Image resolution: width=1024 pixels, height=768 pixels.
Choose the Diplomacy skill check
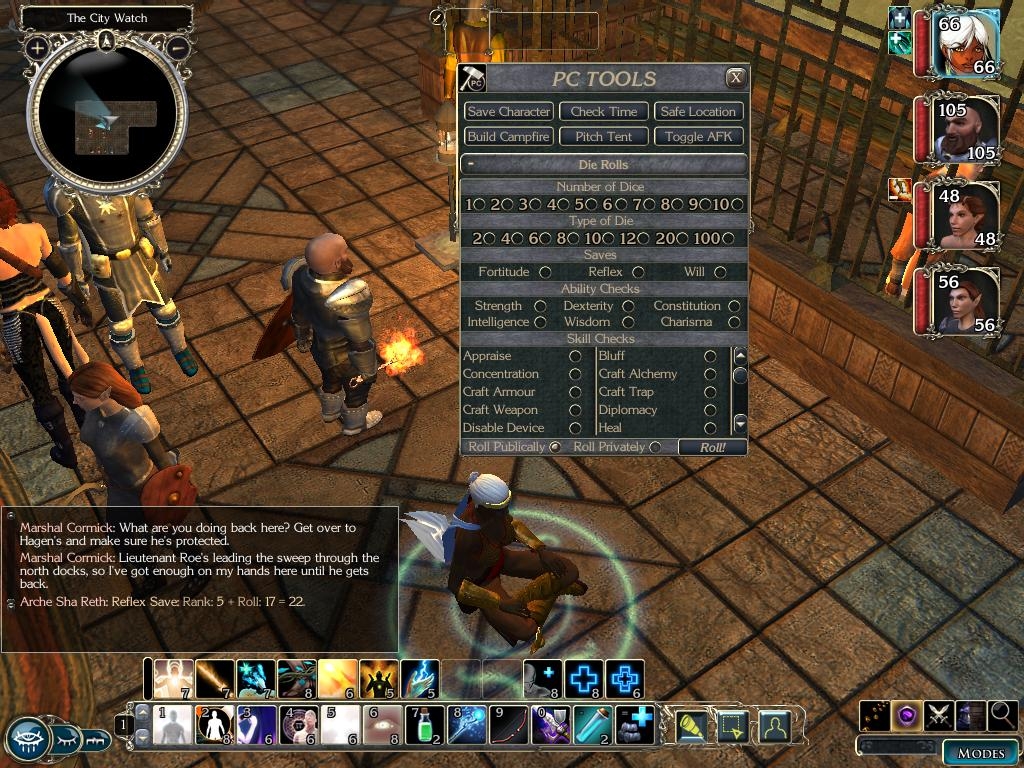click(x=710, y=410)
